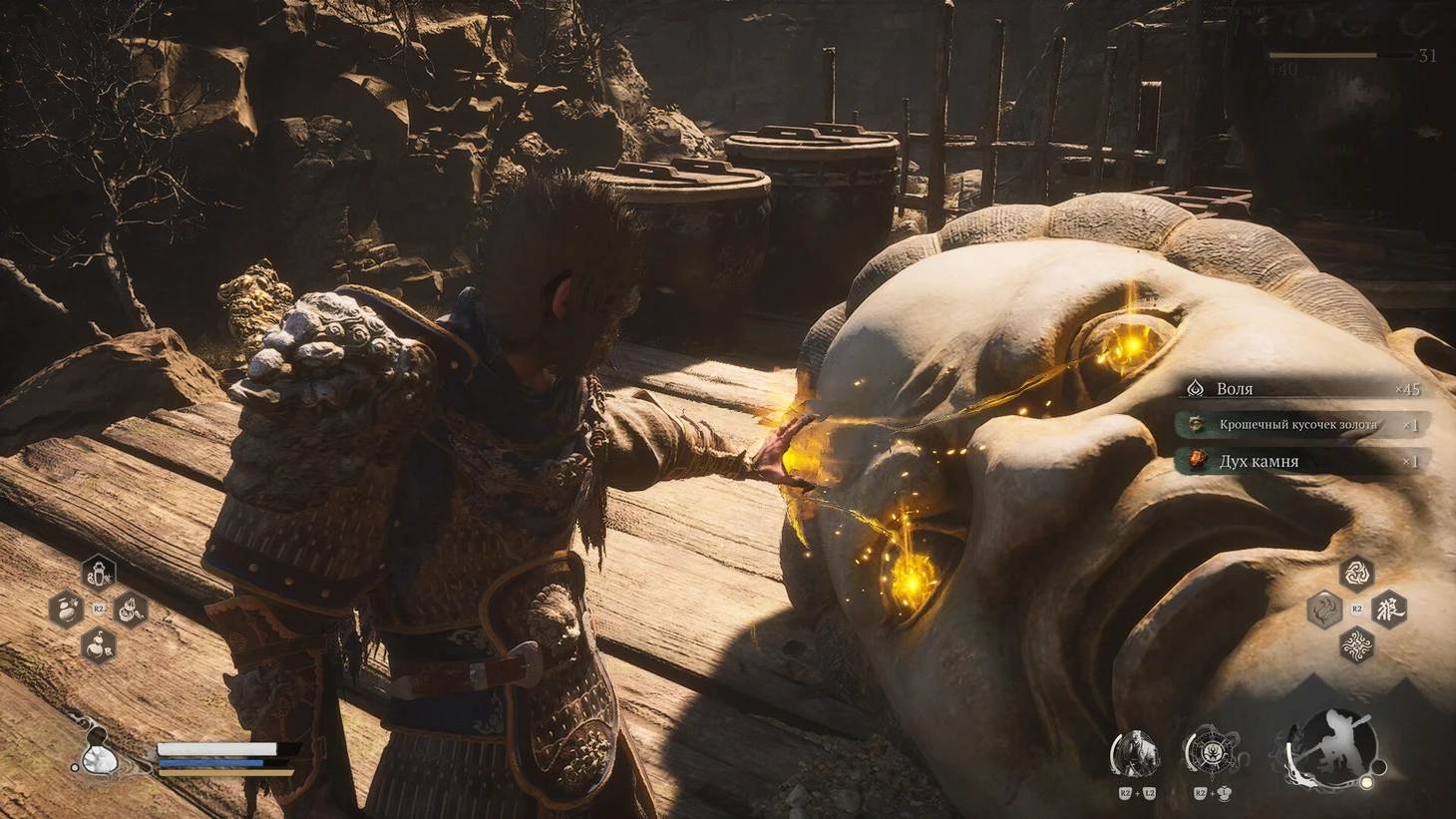Select the Воля loot notification row
The width and height of the screenshot is (1456, 819).
coord(1302,389)
